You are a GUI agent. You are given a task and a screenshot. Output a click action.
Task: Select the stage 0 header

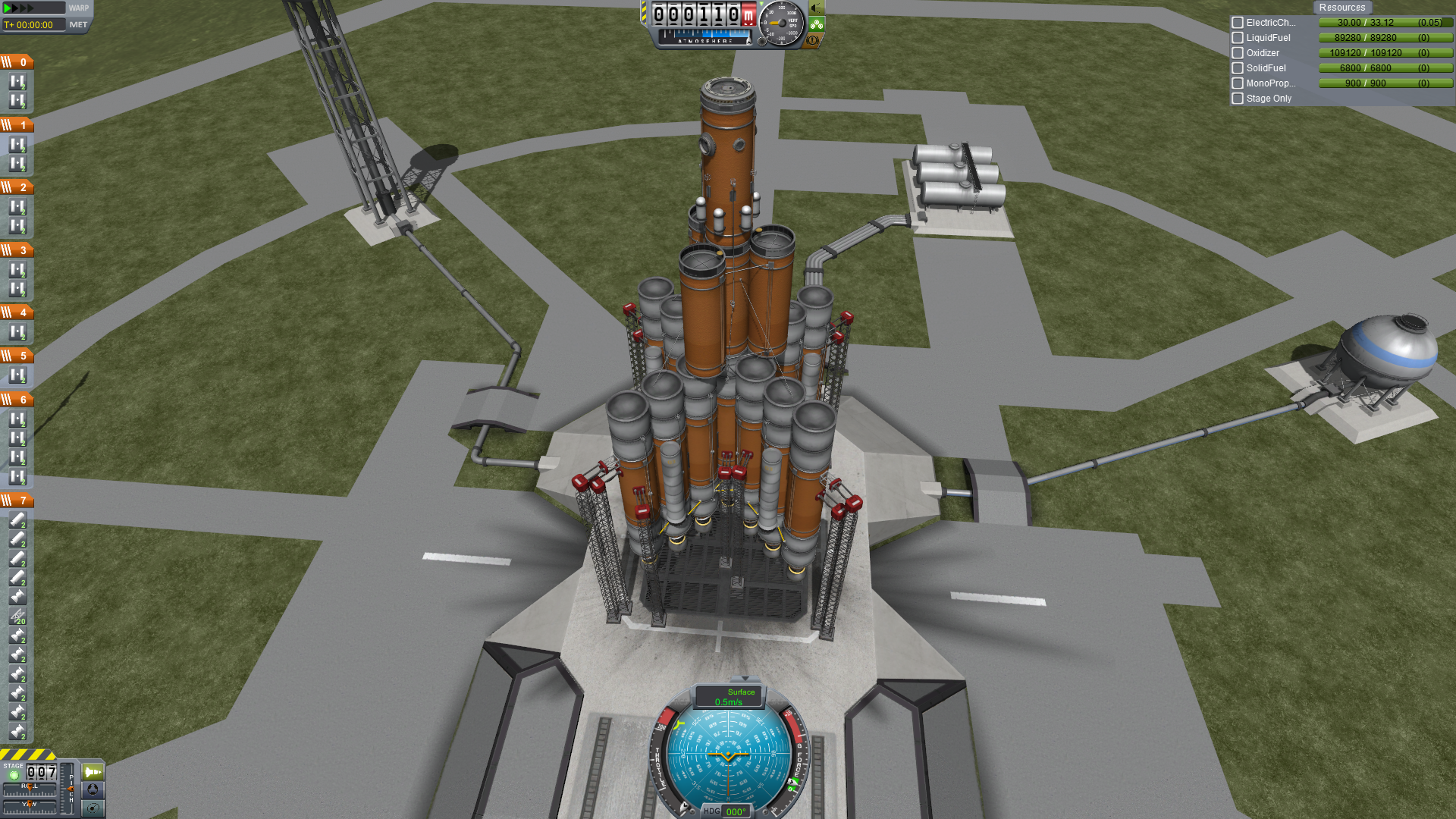pos(17,62)
